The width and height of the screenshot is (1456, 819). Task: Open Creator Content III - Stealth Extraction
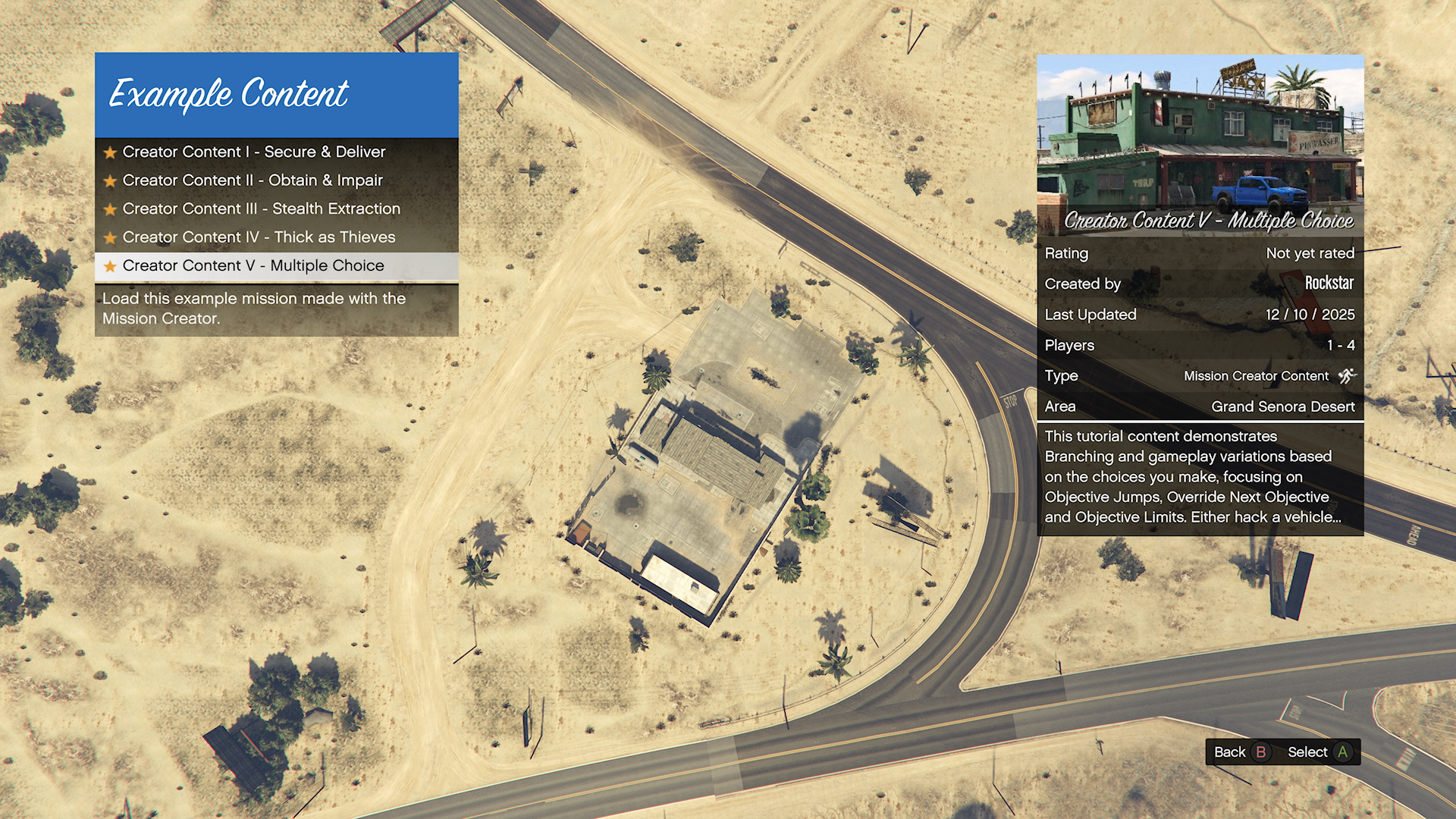click(x=261, y=209)
